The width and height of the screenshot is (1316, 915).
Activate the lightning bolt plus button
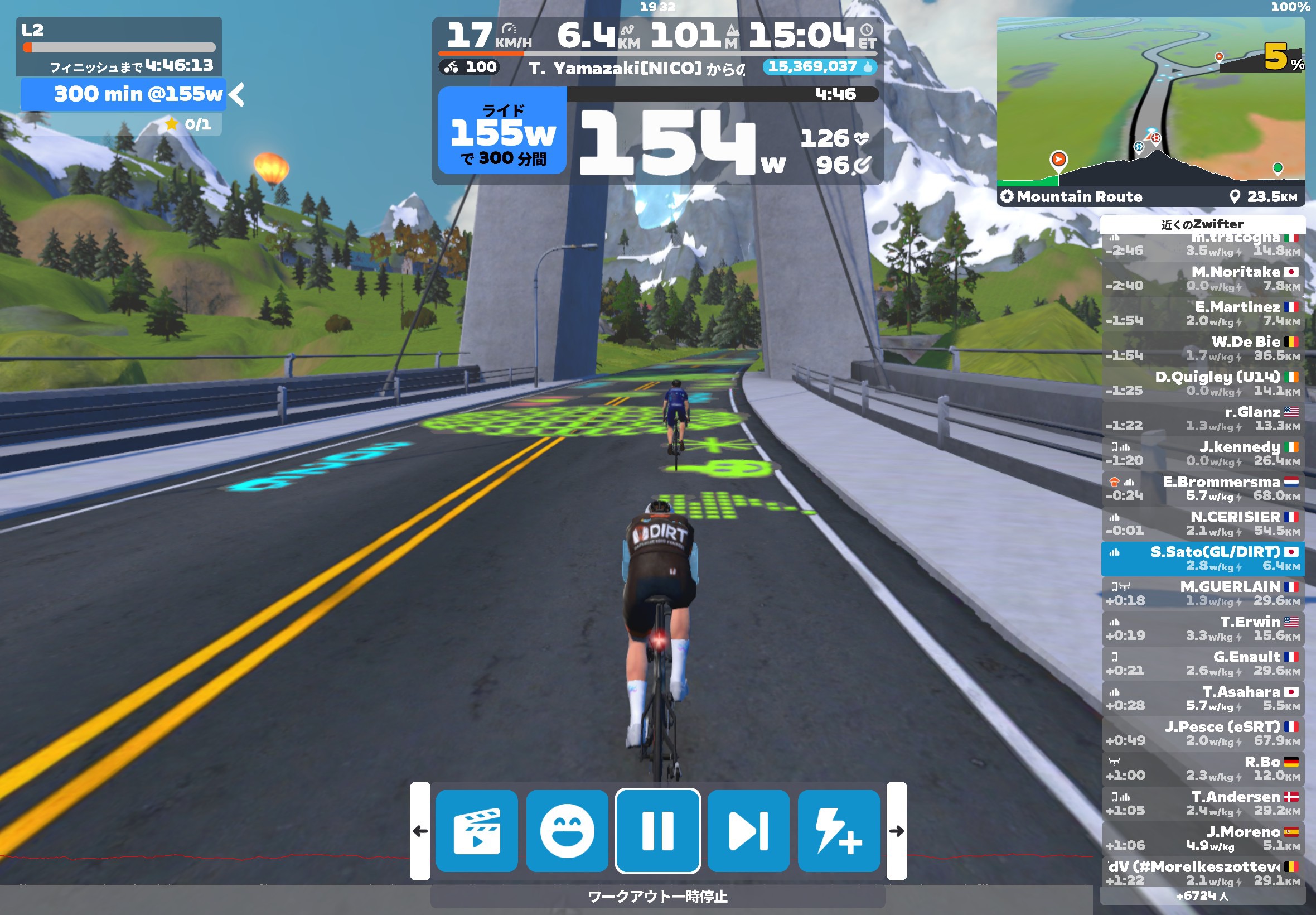click(838, 830)
